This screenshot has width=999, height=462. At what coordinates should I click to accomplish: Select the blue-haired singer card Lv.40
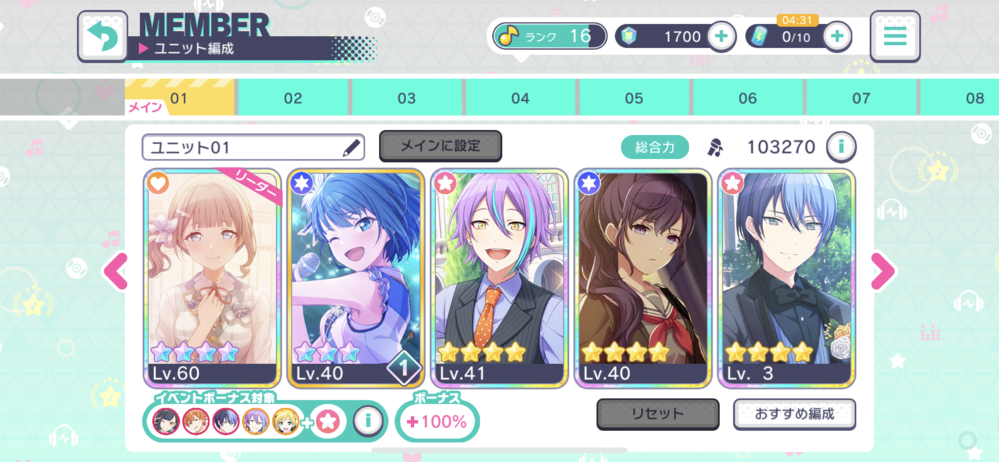point(356,278)
